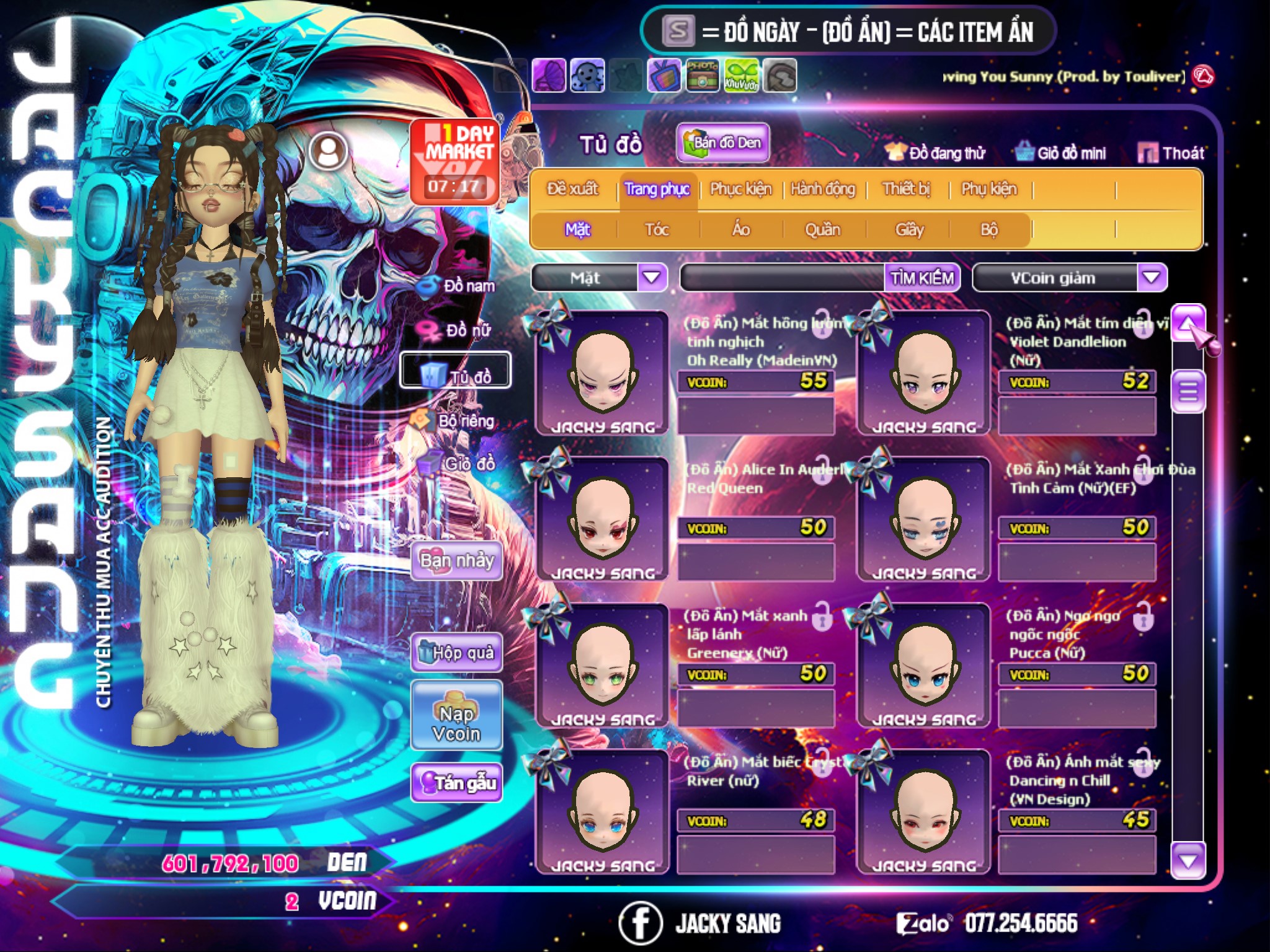Choose the Tóc subcategory
Screen dimensions: 1270x952
tap(657, 230)
